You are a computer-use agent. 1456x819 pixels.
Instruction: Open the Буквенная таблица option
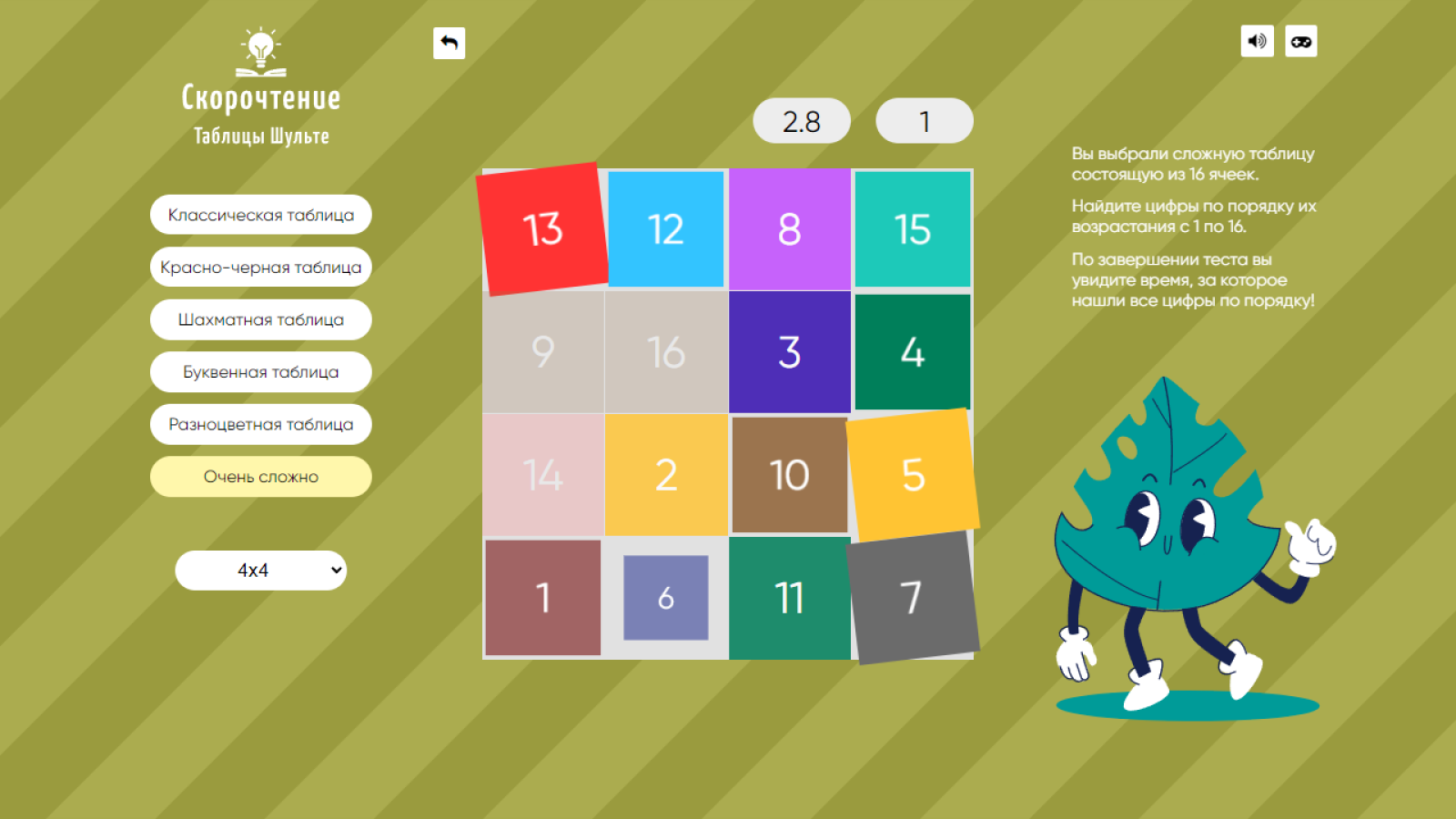(x=260, y=372)
